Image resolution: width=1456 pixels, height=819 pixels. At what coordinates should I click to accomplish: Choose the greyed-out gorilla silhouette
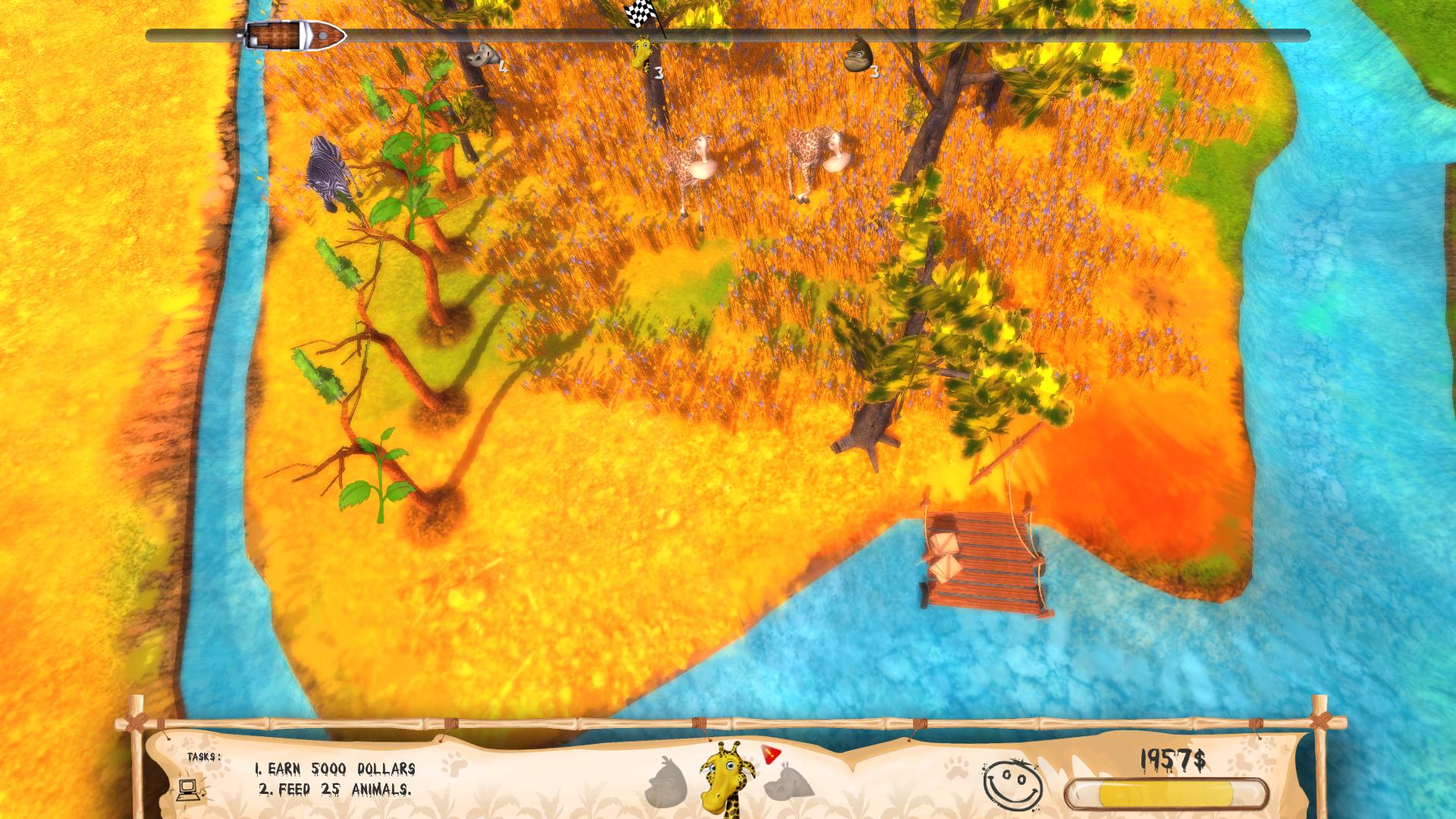point(666,783)
